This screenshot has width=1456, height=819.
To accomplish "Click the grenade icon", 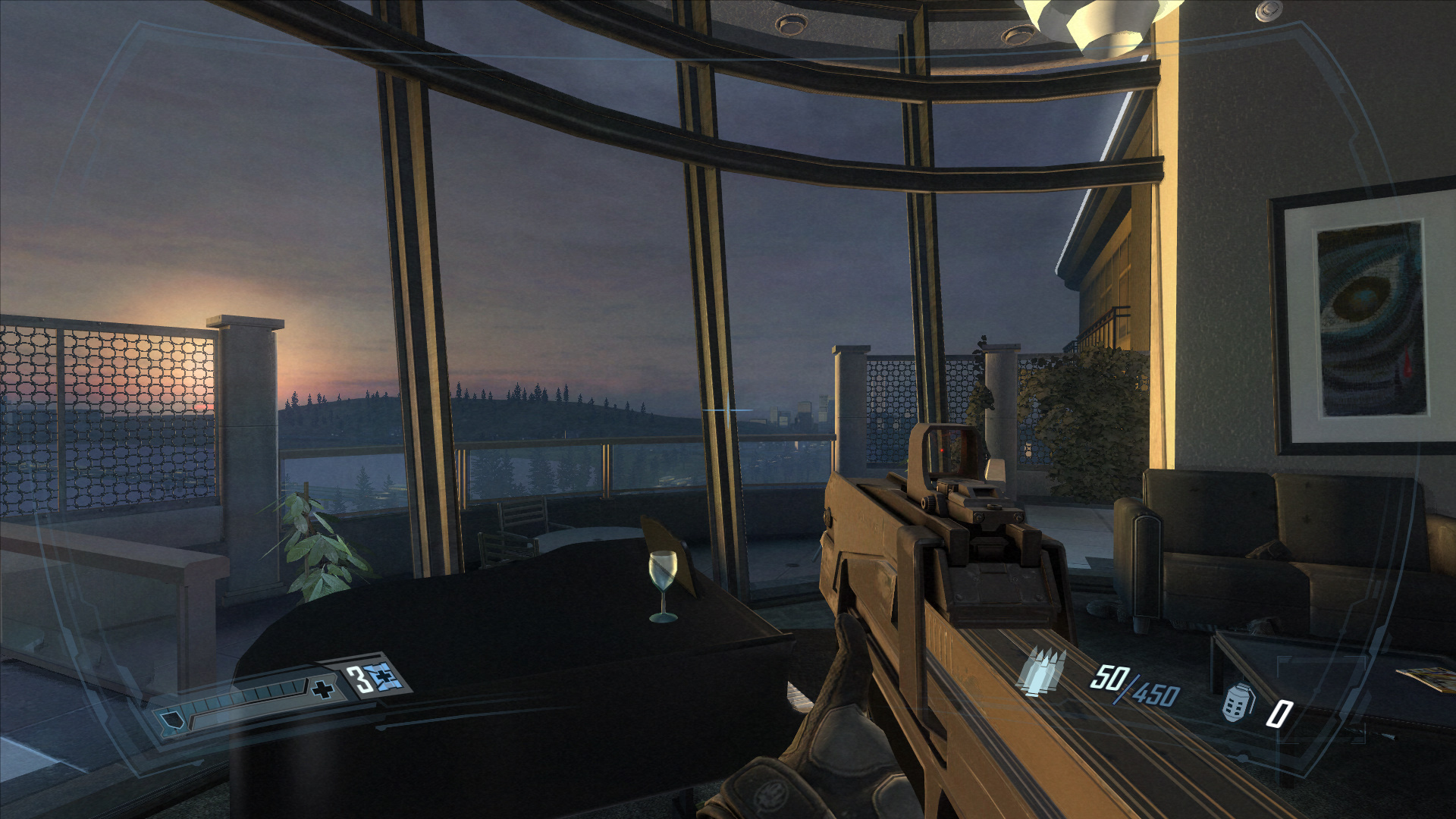I will pyautogui.click(x=1238, y=703).
